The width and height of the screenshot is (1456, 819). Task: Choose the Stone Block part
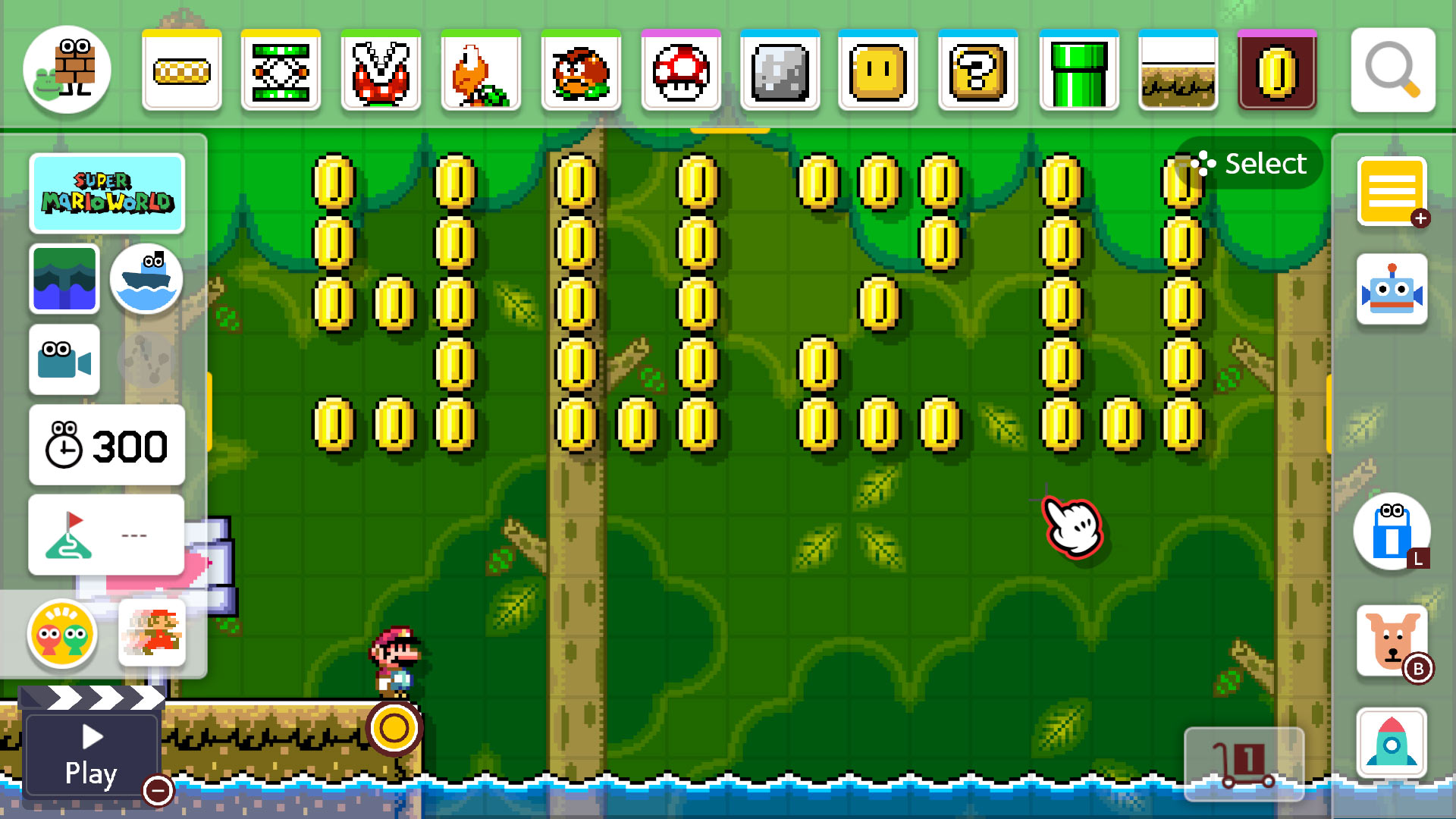(781, 71)
